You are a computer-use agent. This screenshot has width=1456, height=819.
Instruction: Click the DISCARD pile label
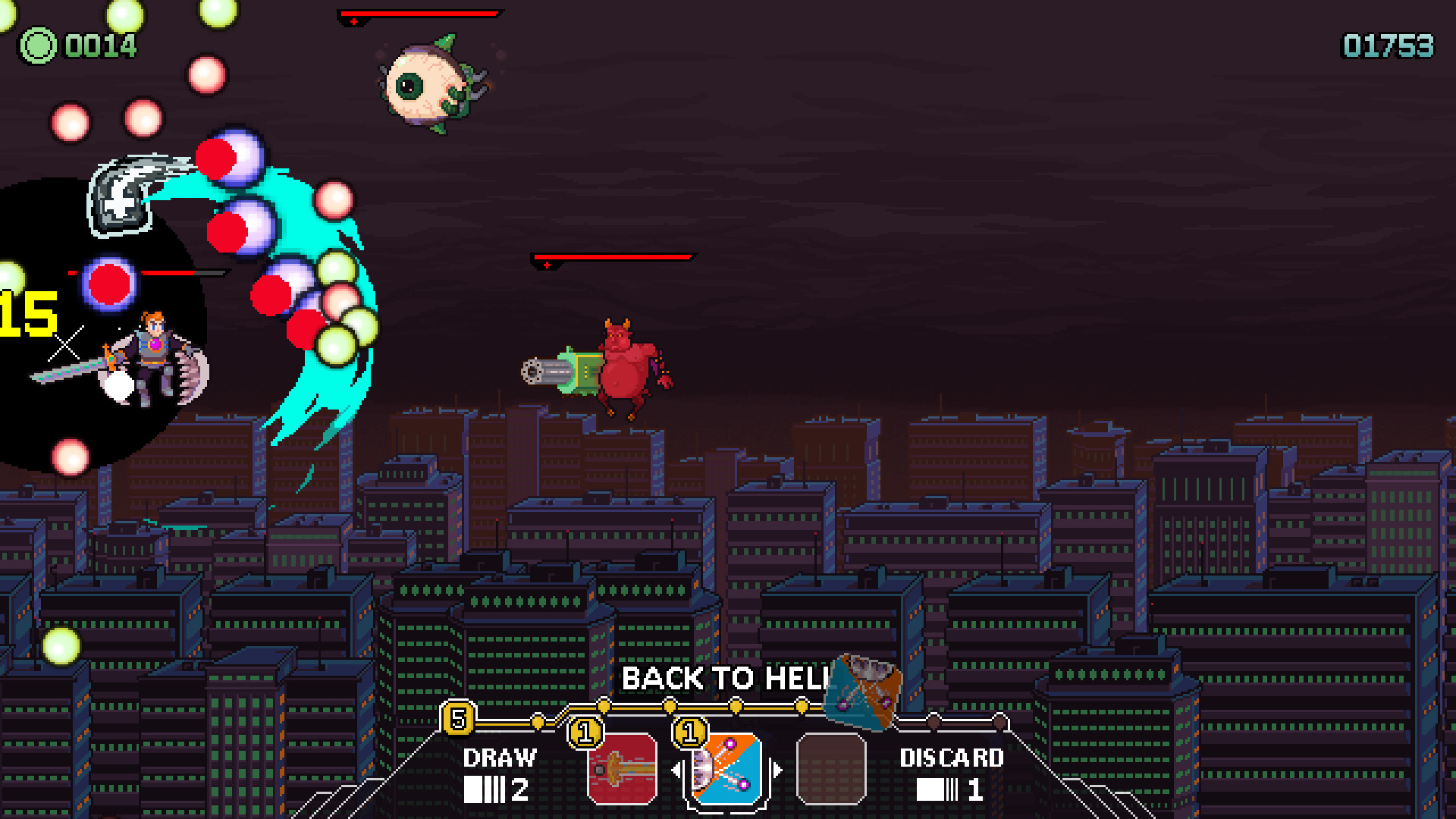tap(951, 758)
